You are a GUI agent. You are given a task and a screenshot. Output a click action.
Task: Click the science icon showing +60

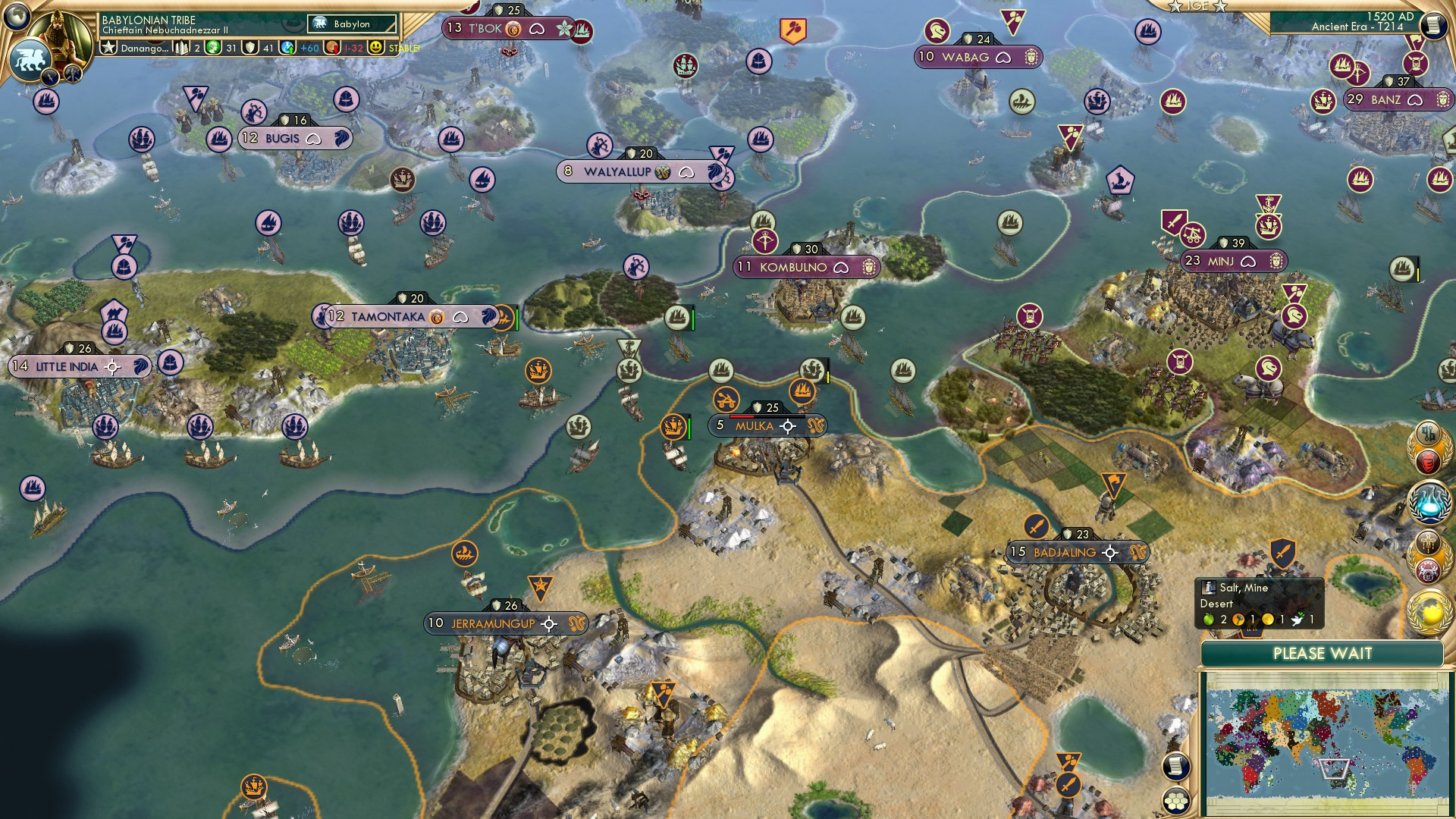pyautogui.click(x=288, y=47)
